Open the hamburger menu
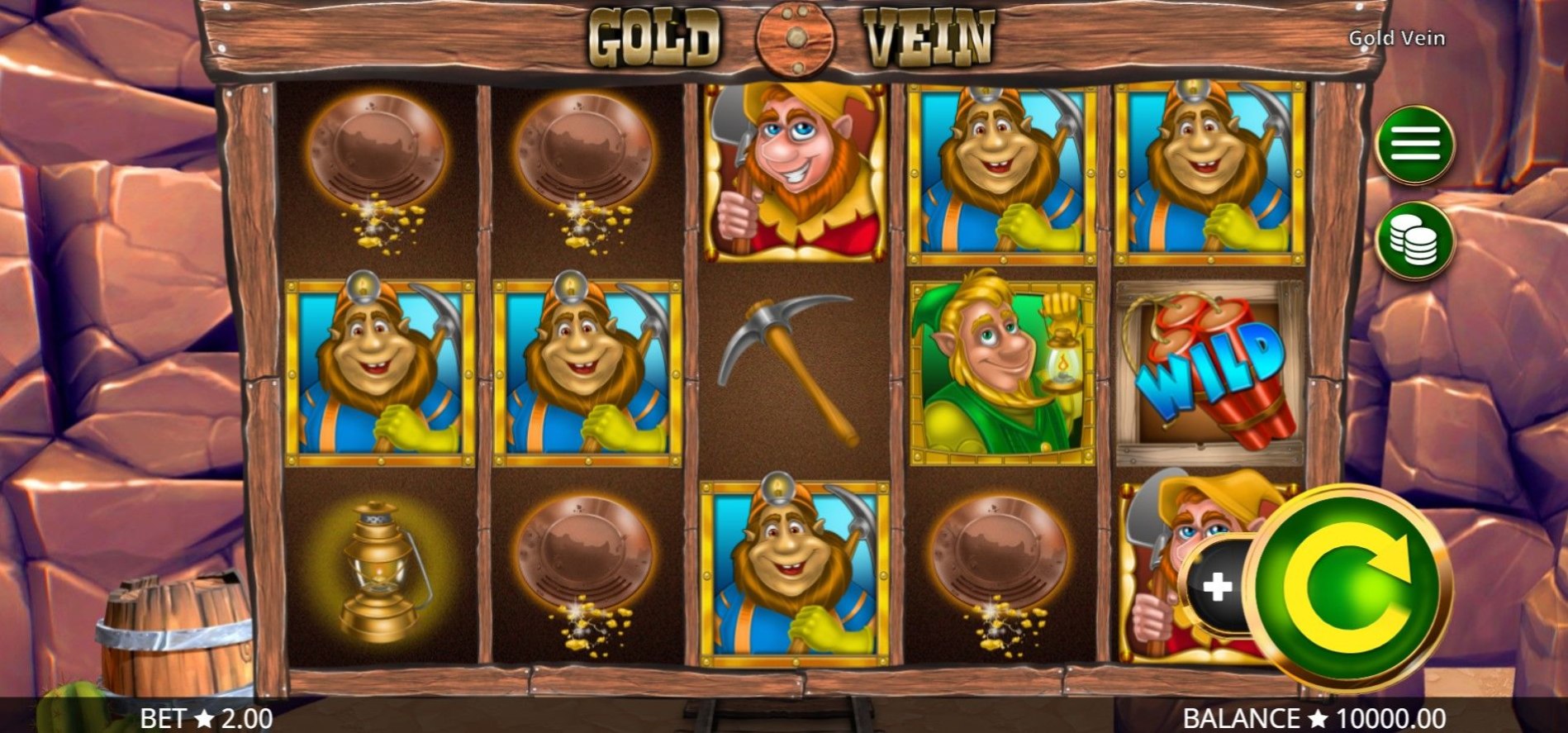This screenshot has width=1568, height=733. click(1414, 145)
